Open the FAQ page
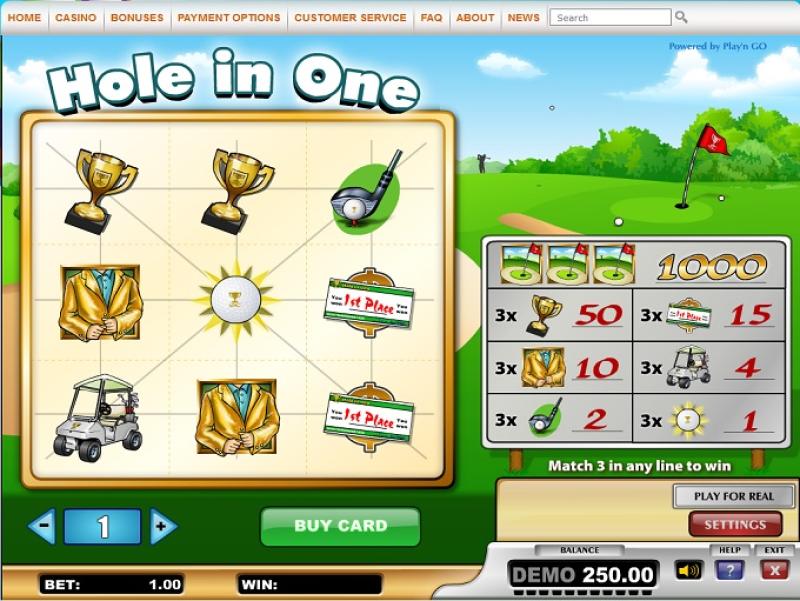Screen dimensions: 800x601 tap(431, 17)
